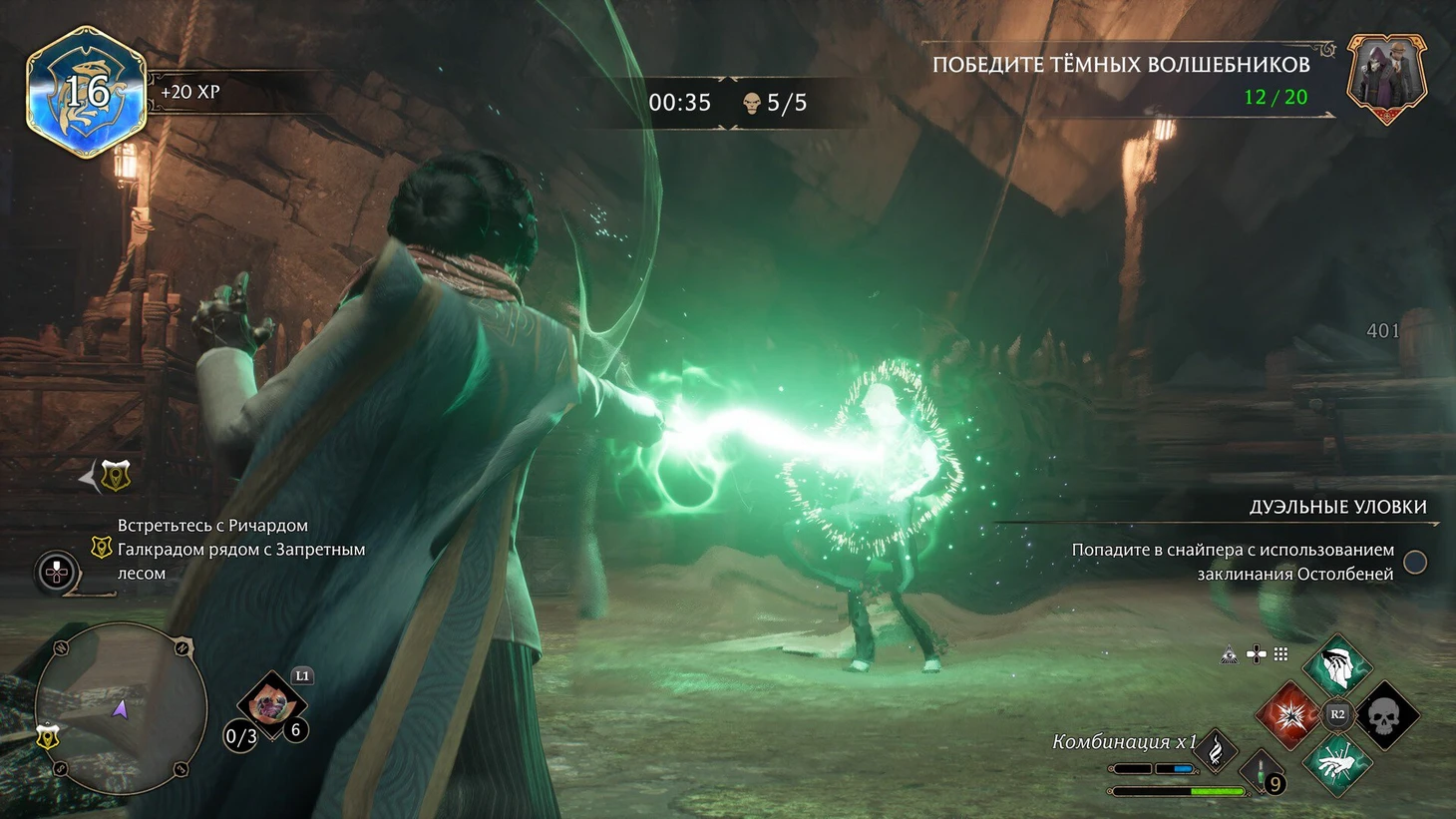Screen dimensions: 1456x819
Task: Click the yellow quest marker on the minimap edge
Action: (x=48, y=737)
